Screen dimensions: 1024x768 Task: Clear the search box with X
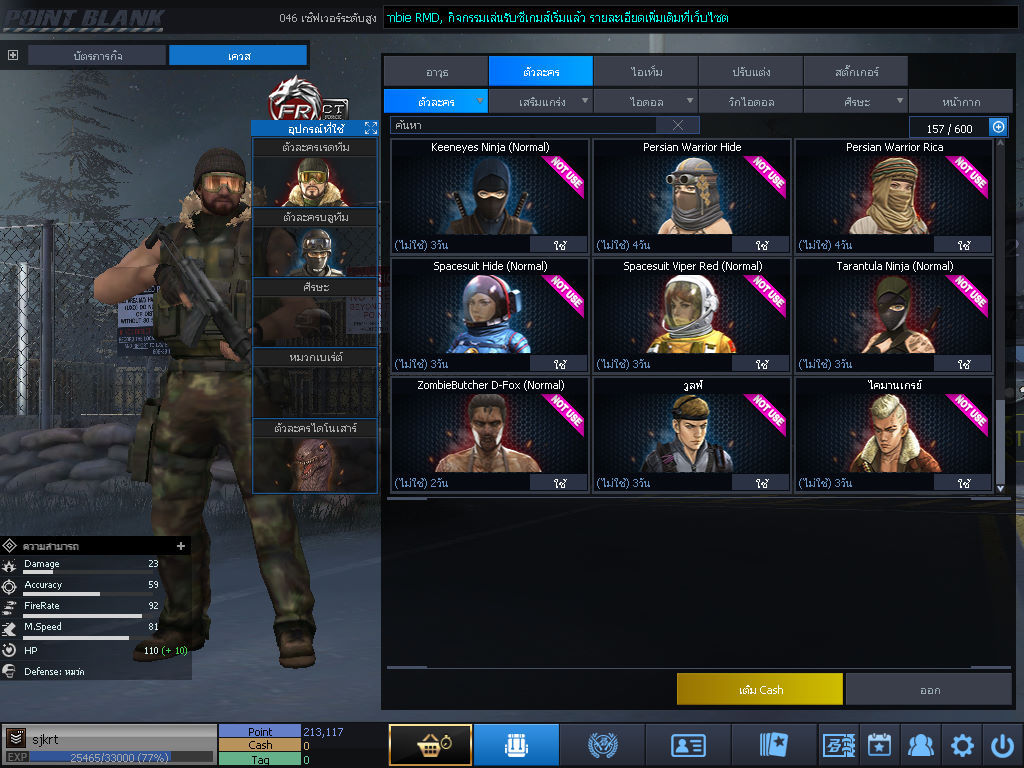pos(678,126)
